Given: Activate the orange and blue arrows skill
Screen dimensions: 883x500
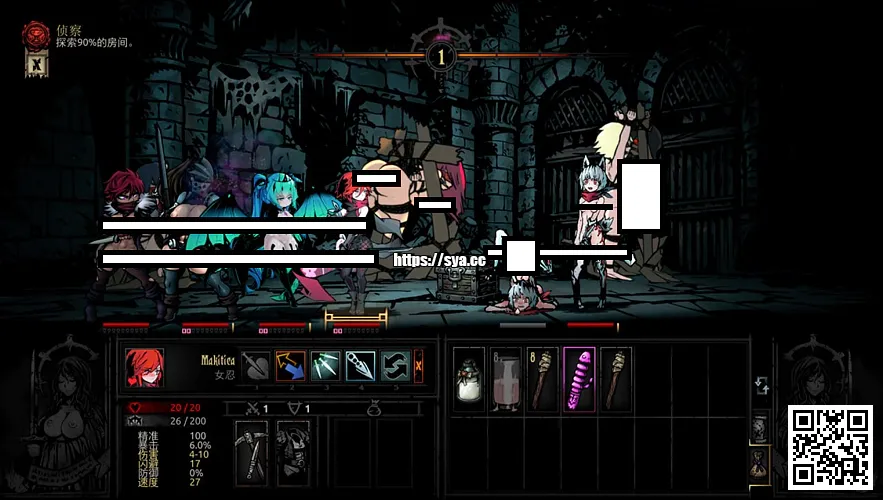Looking at the screenshot, I should pos(291,367).
